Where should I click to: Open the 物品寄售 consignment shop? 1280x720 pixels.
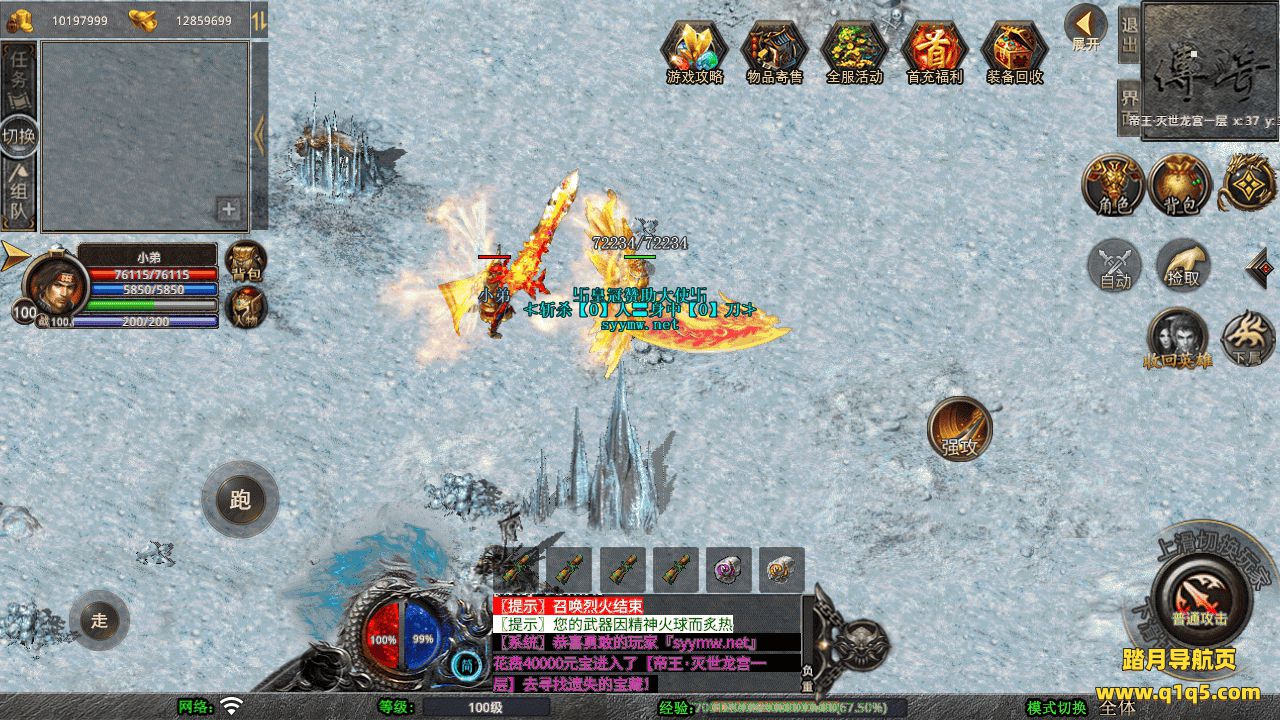click(x=774, y=50)
